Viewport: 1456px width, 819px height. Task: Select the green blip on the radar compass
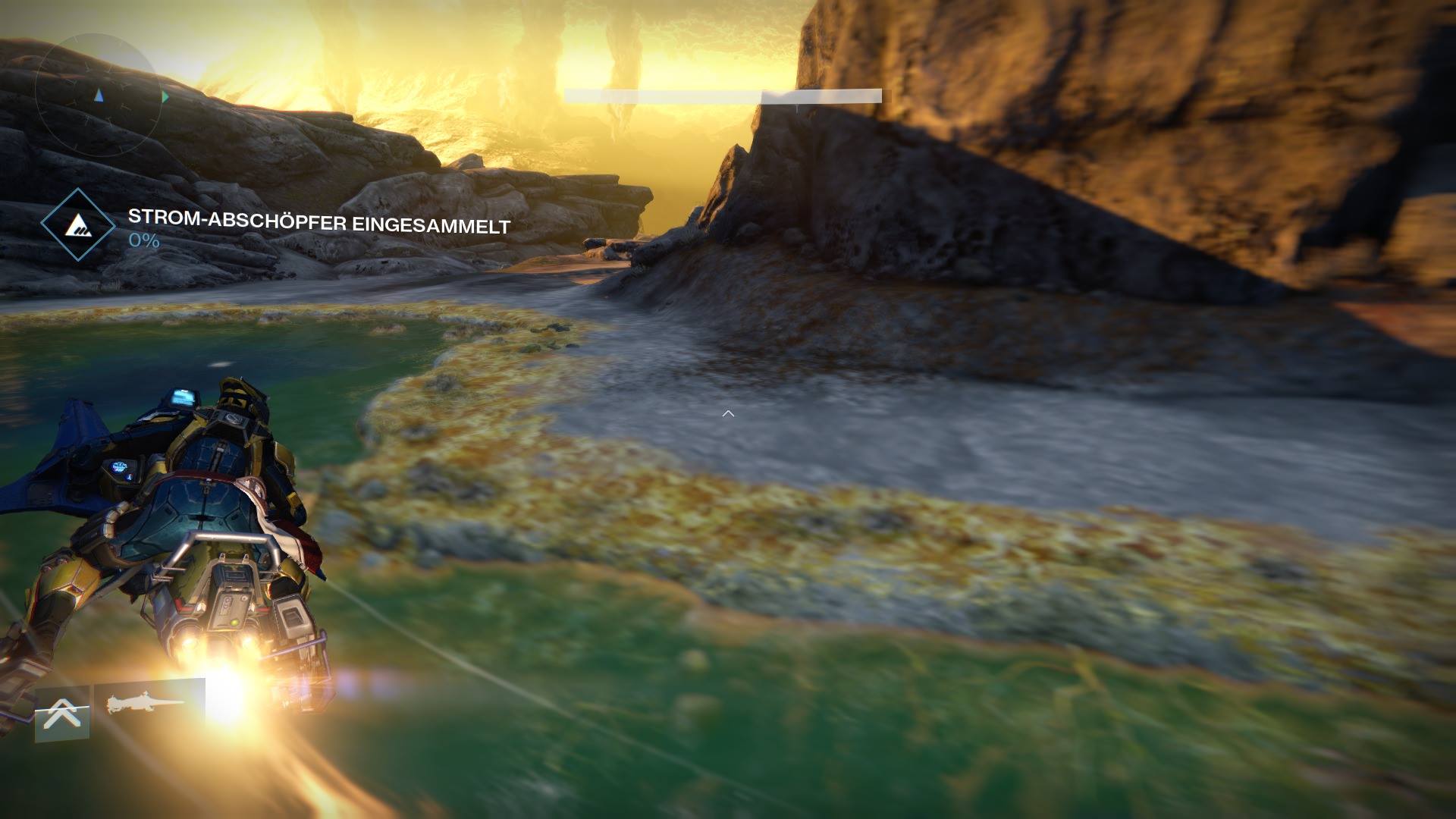click(164, 97)
